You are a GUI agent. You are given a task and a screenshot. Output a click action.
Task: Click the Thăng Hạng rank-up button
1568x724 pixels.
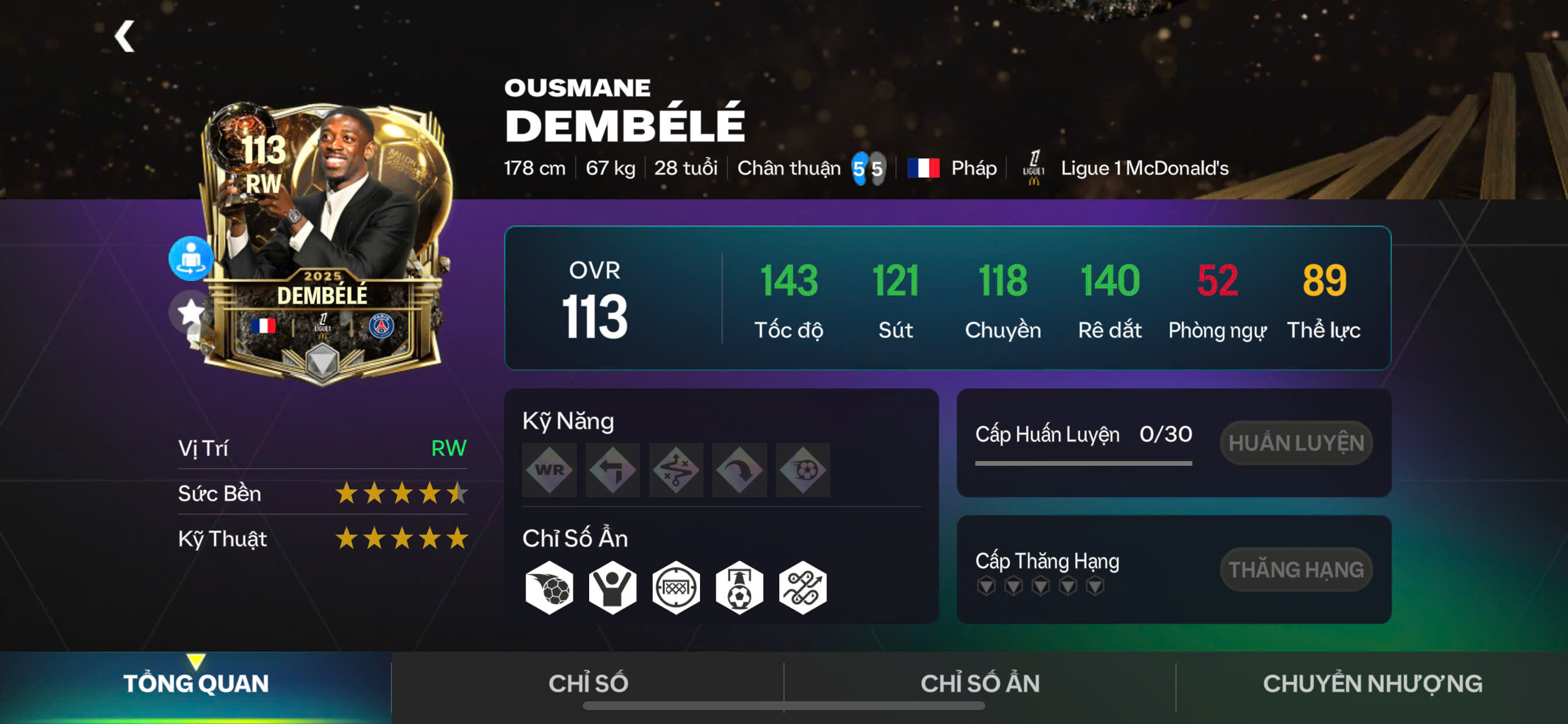[x=1296, y=570]
